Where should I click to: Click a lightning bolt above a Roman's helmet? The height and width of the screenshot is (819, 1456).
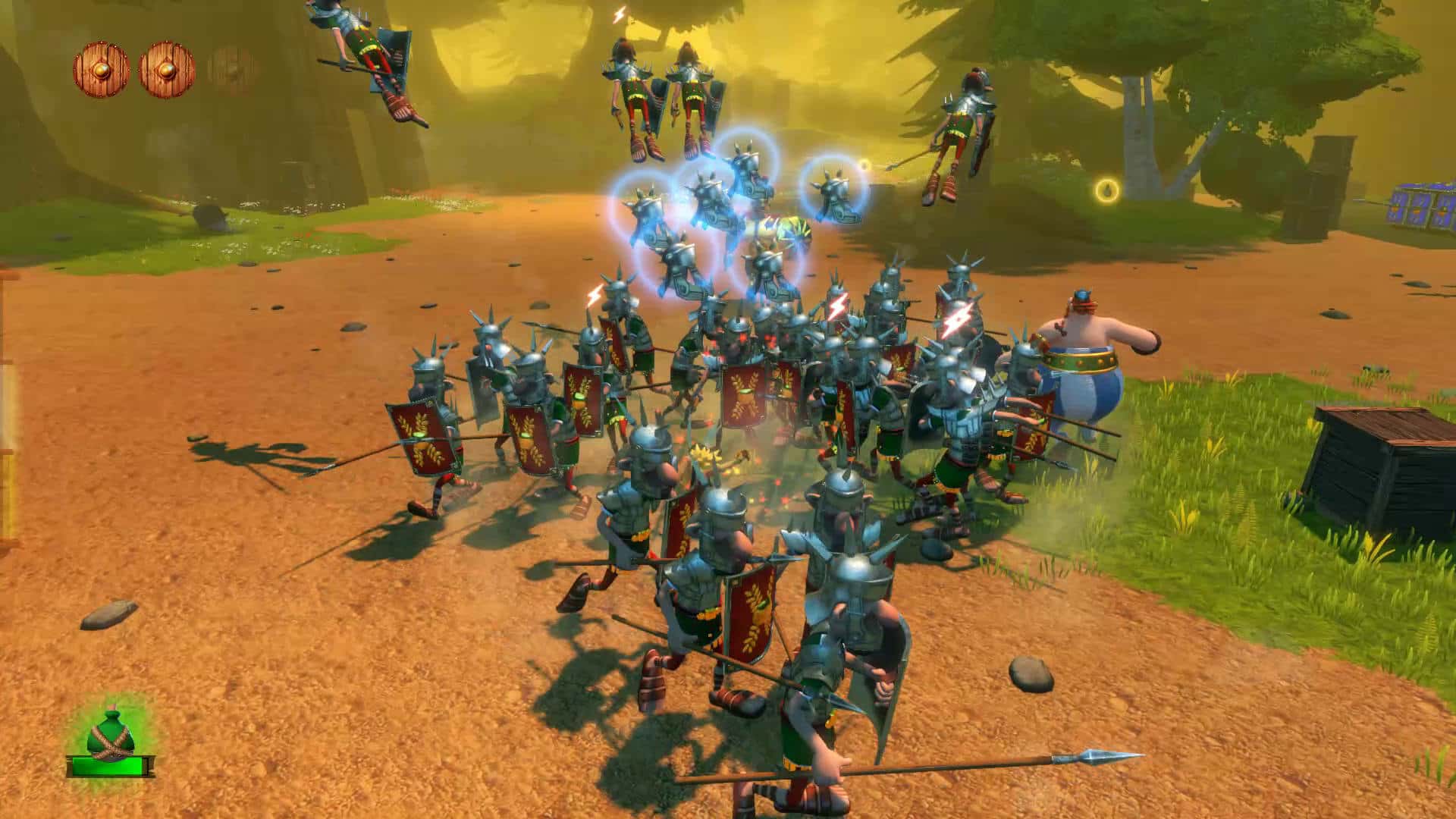pos(836,308)
